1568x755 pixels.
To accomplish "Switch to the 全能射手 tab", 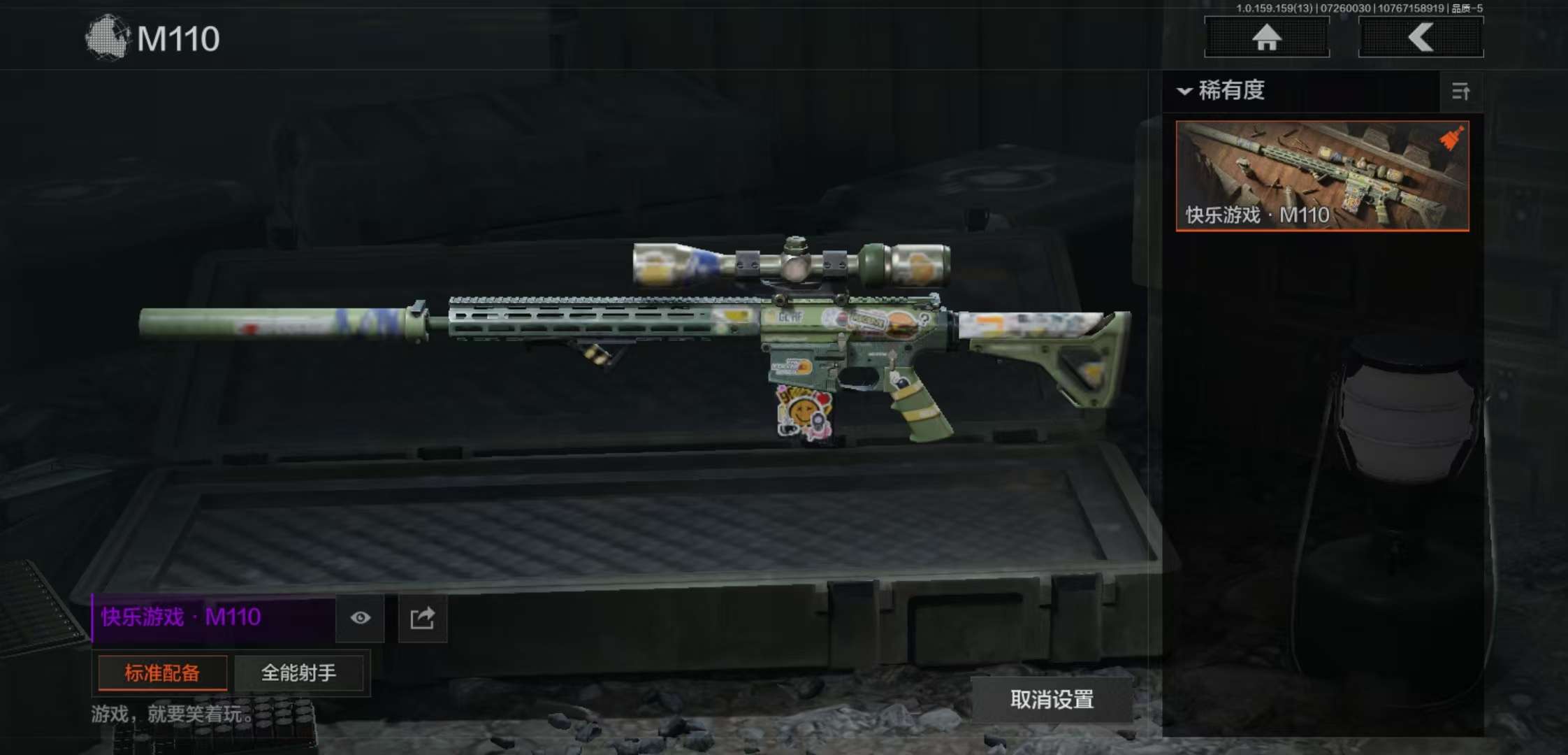I will click(298, 673).
